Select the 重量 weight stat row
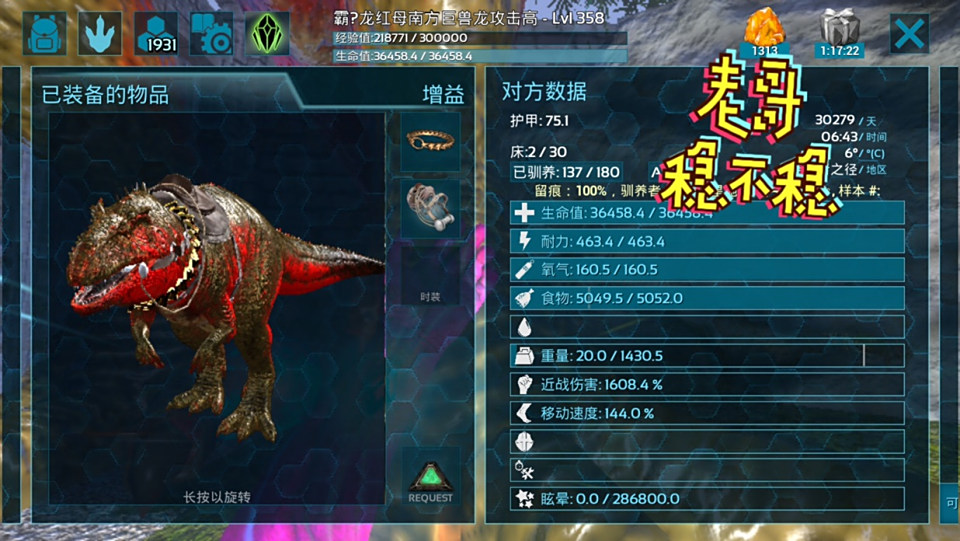This screenshot has height=541, width=960. click(707, 356)
